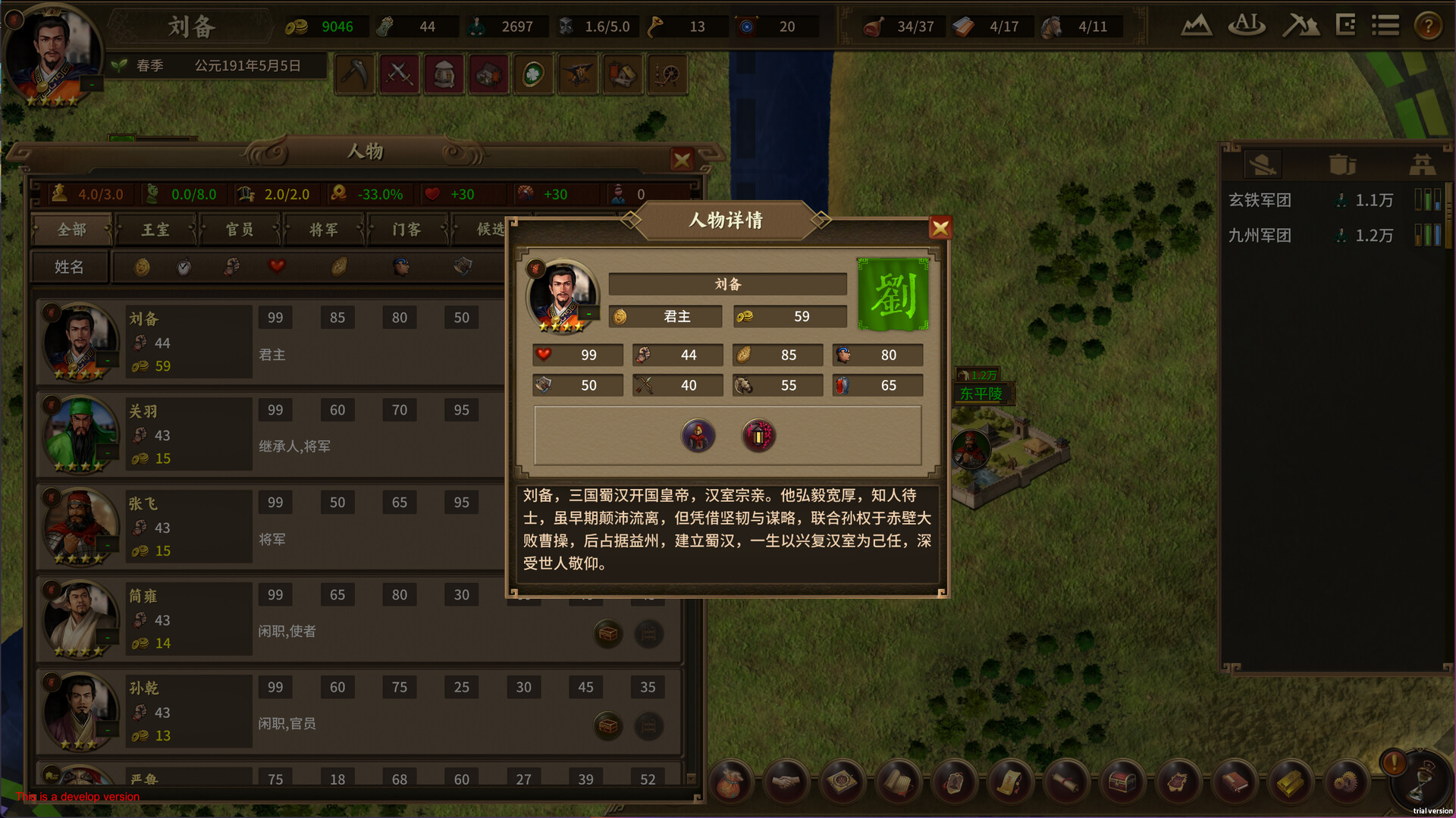Pick the 简雍 character row
Viewport: 1456px width, 818px height.
[144, 597]
